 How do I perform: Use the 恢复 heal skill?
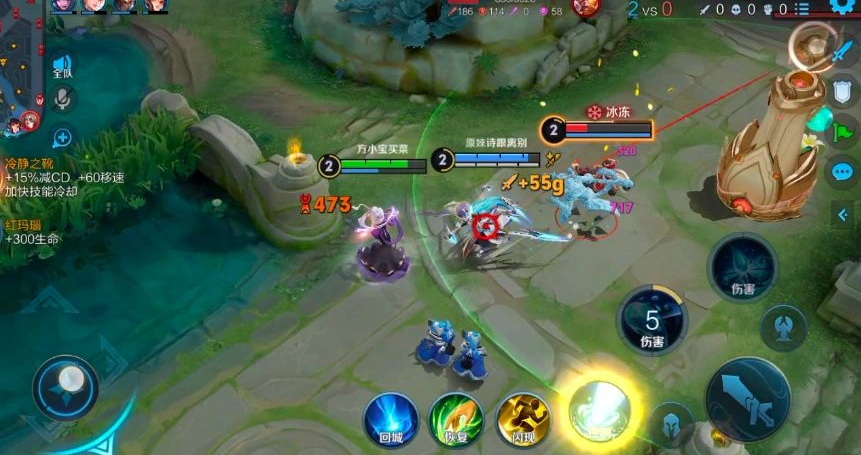456,417
